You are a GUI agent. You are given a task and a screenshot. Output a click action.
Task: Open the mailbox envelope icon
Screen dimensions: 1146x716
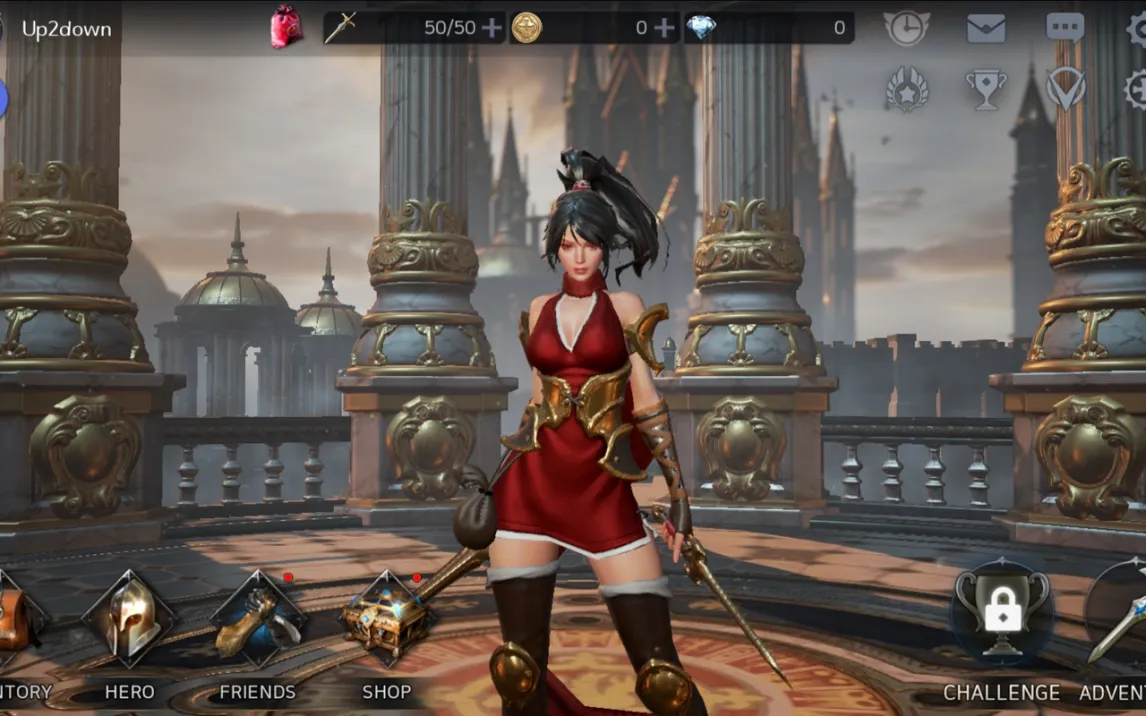986,28
